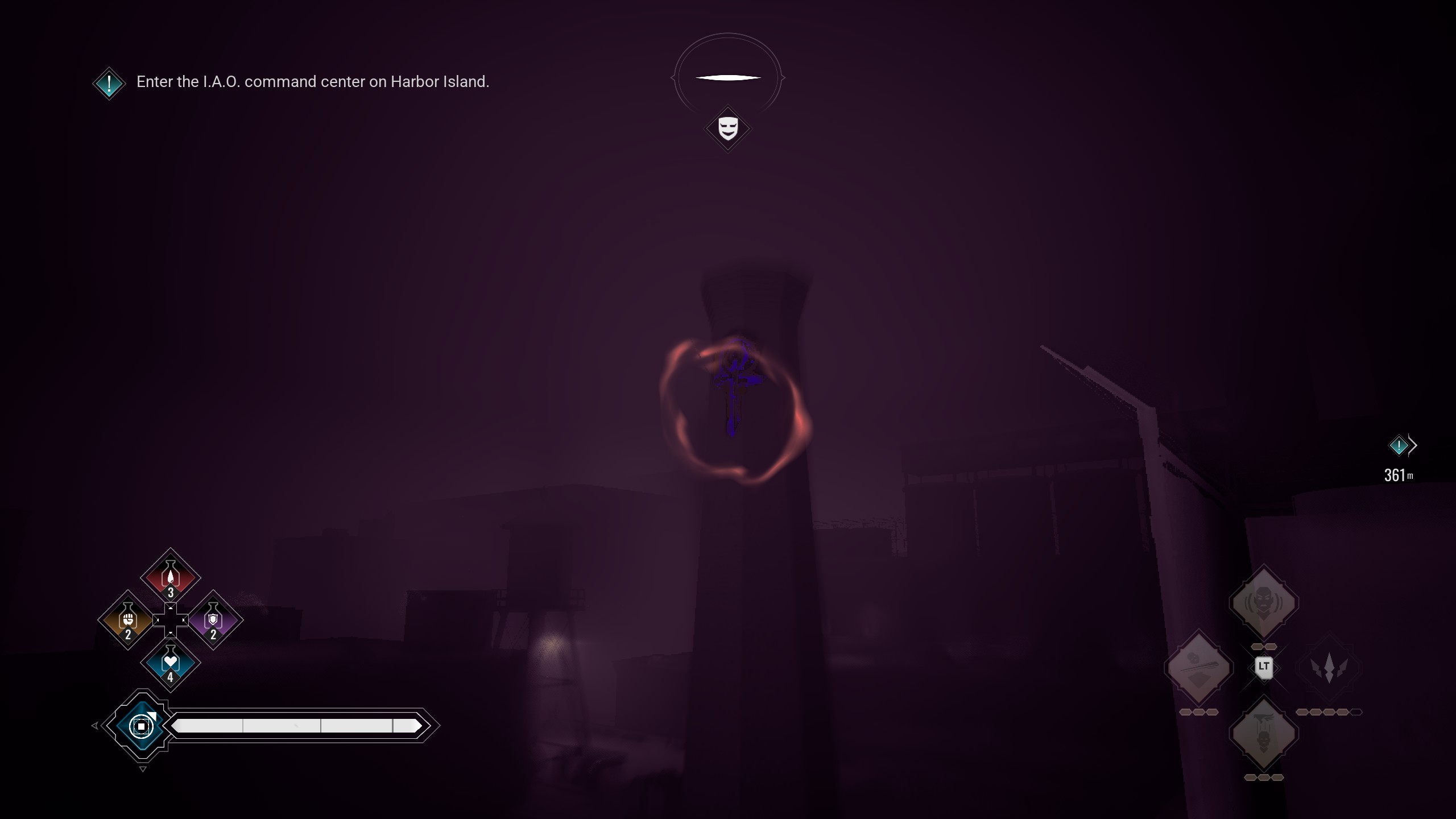Click the Enter the I.A.O. command center text
Viewport: 1456px width, 819px height.
click(x=313, y=82)
